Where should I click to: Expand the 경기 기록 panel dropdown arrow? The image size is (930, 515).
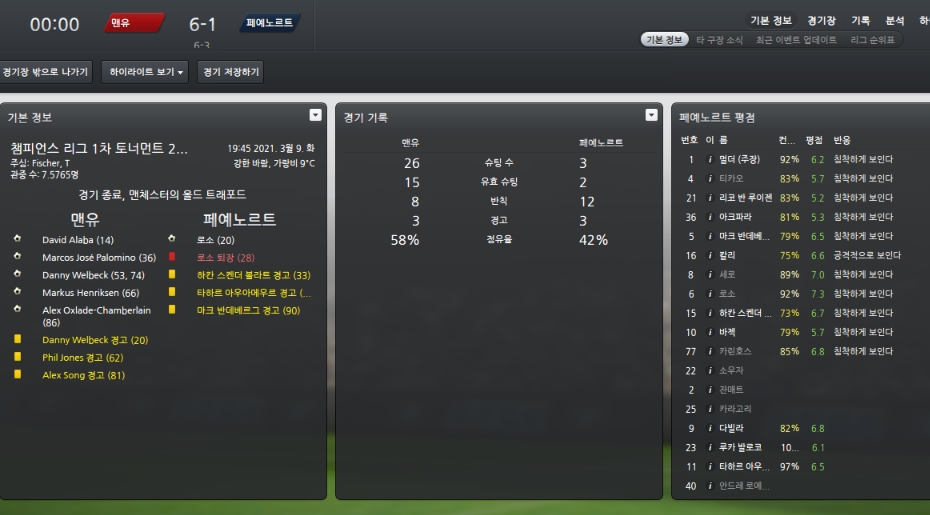coord(652,115)
